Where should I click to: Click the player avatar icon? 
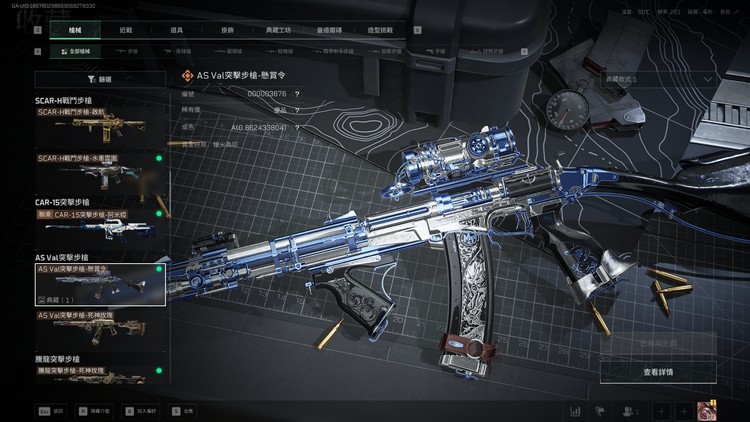point(706,411)
